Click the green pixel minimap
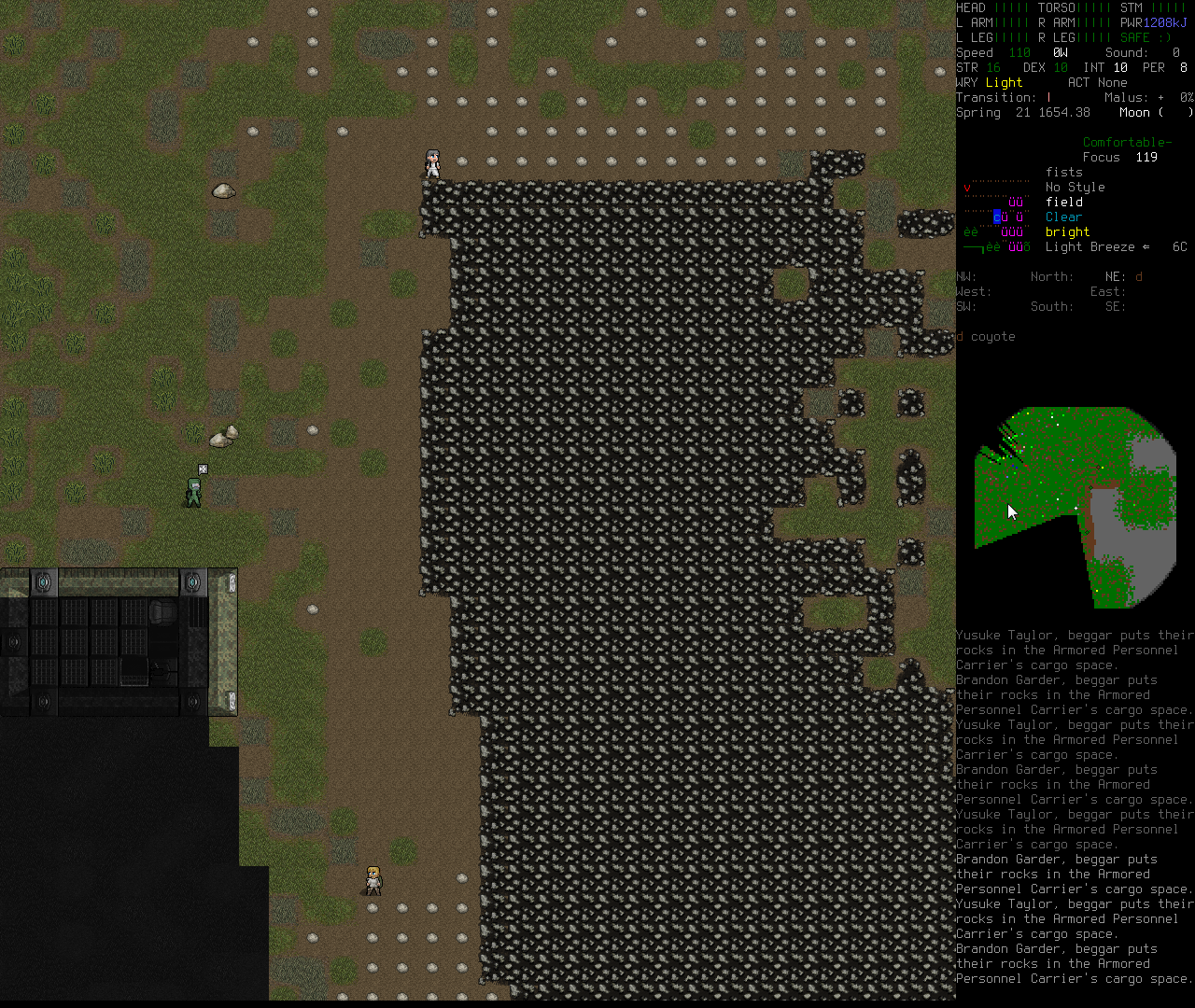Viewport: 1195px width, 1008px height. 1074,505
